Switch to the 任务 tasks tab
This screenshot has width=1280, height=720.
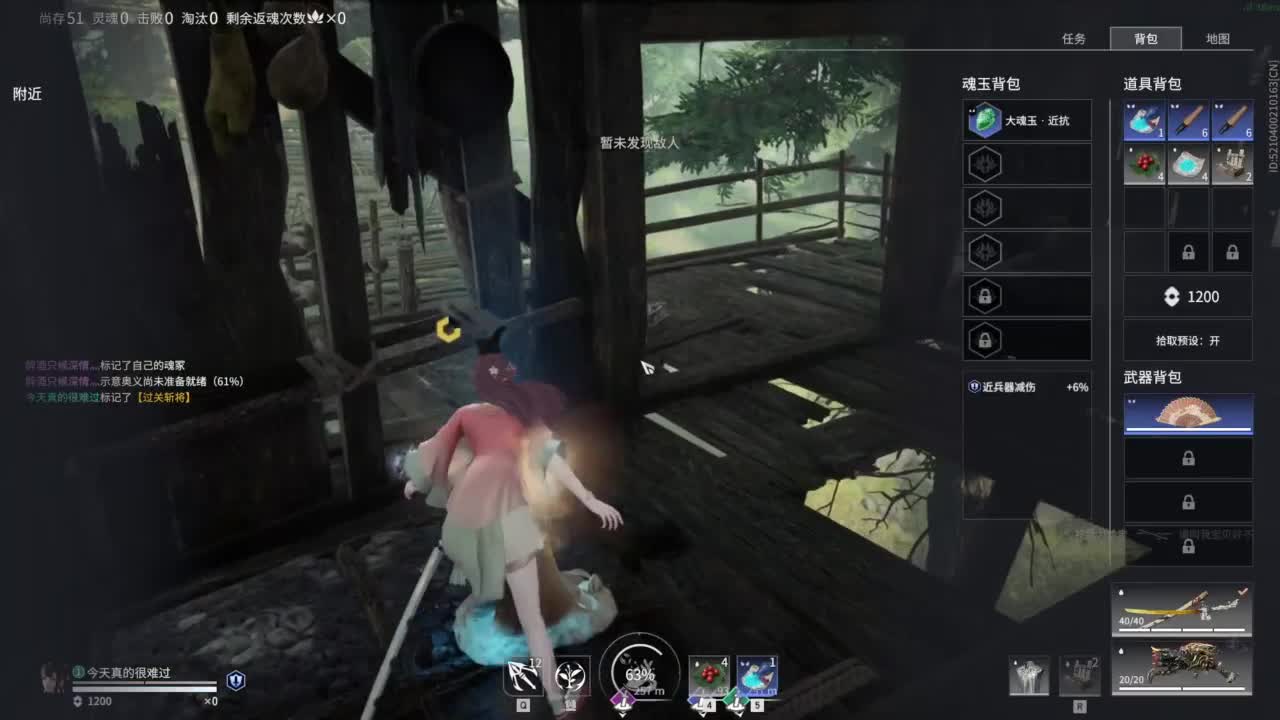[x=1075, y=38]
